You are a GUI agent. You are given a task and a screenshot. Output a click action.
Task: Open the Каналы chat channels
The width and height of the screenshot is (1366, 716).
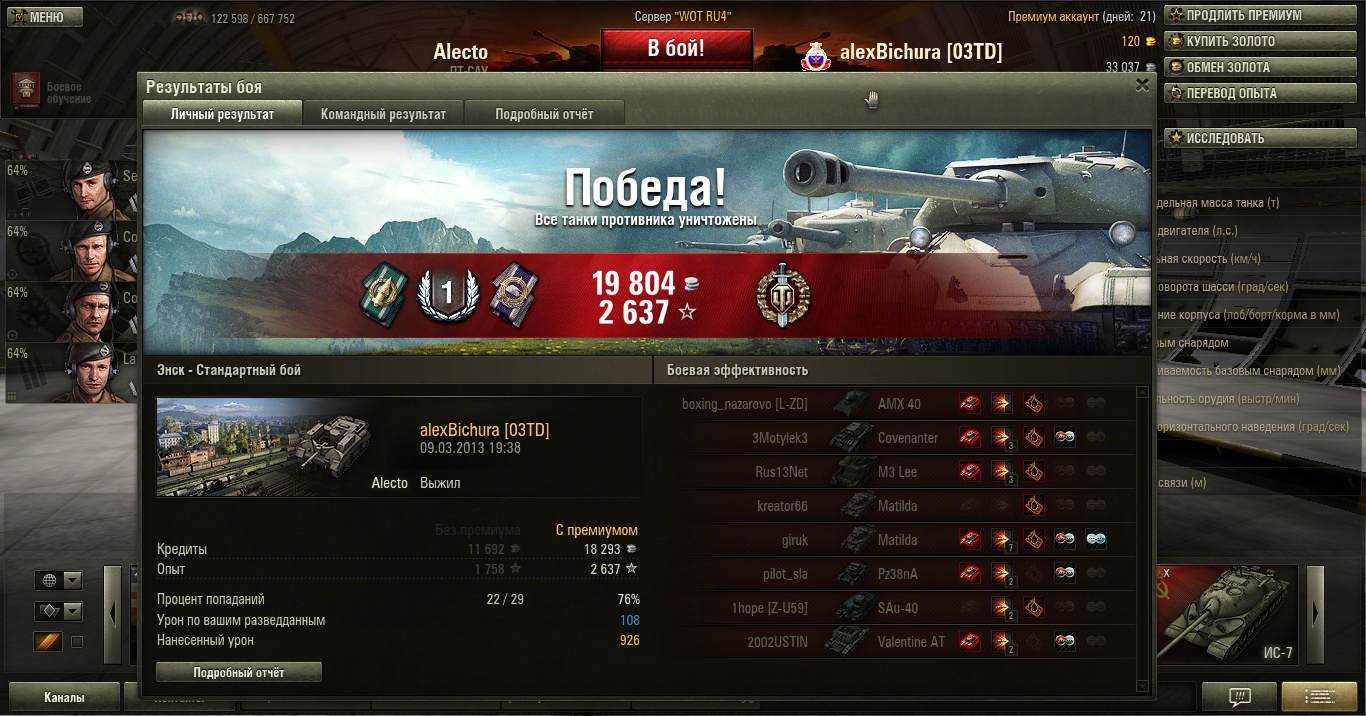click(64, 698)
